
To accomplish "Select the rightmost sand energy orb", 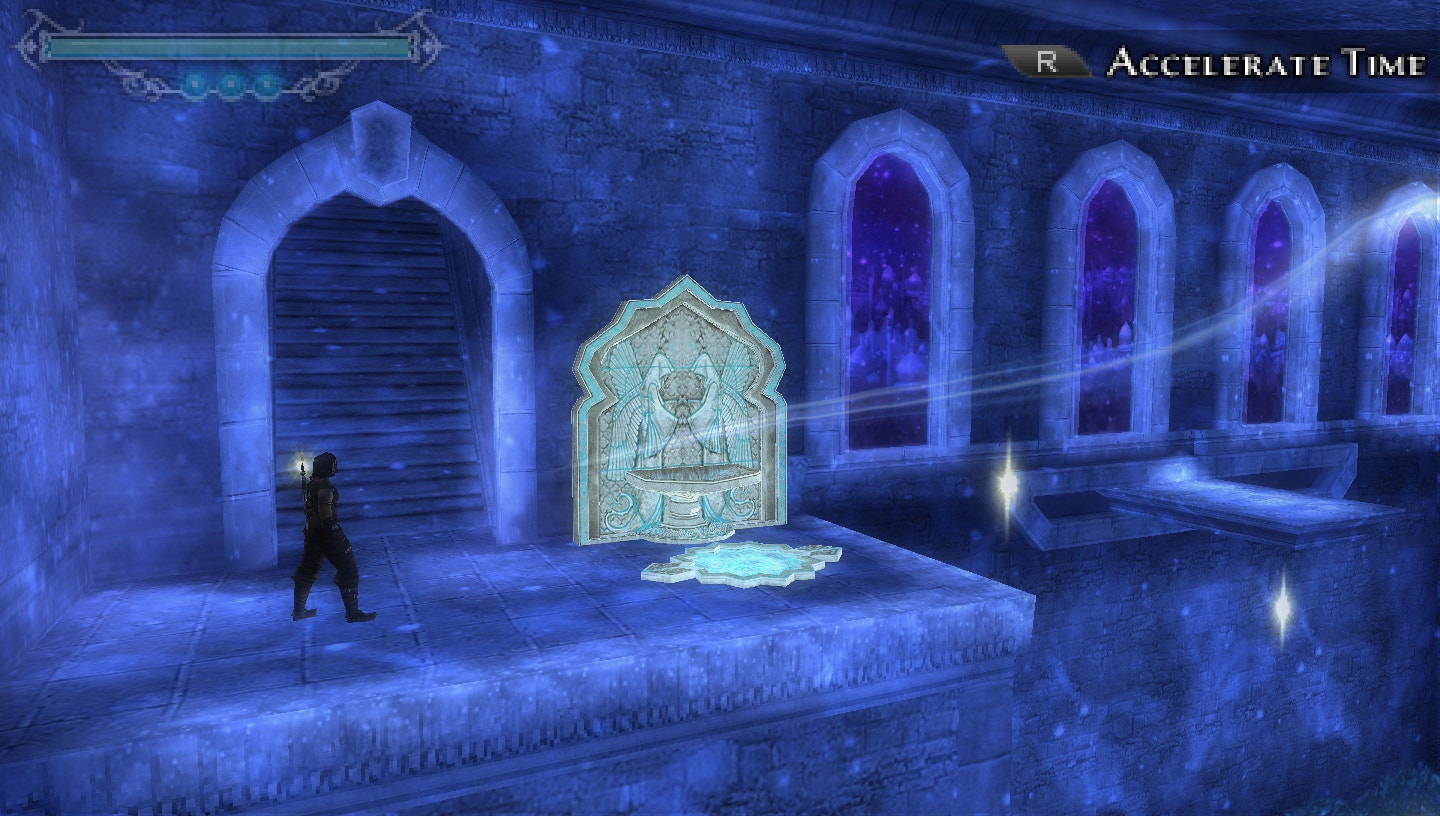I will pos(266,84).
